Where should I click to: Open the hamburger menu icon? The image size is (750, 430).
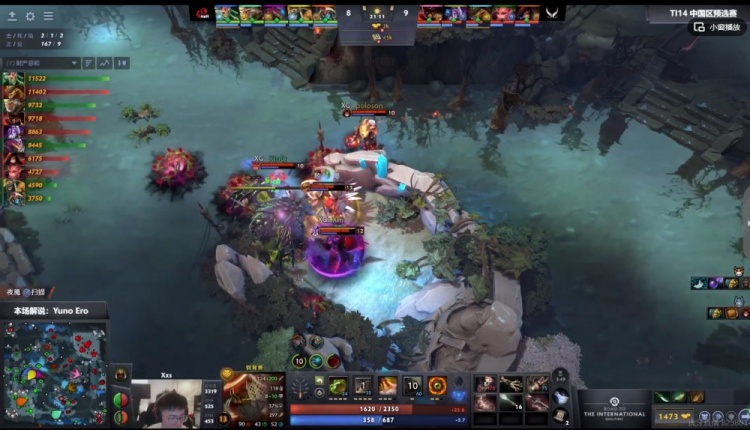[x=48, y=16]
